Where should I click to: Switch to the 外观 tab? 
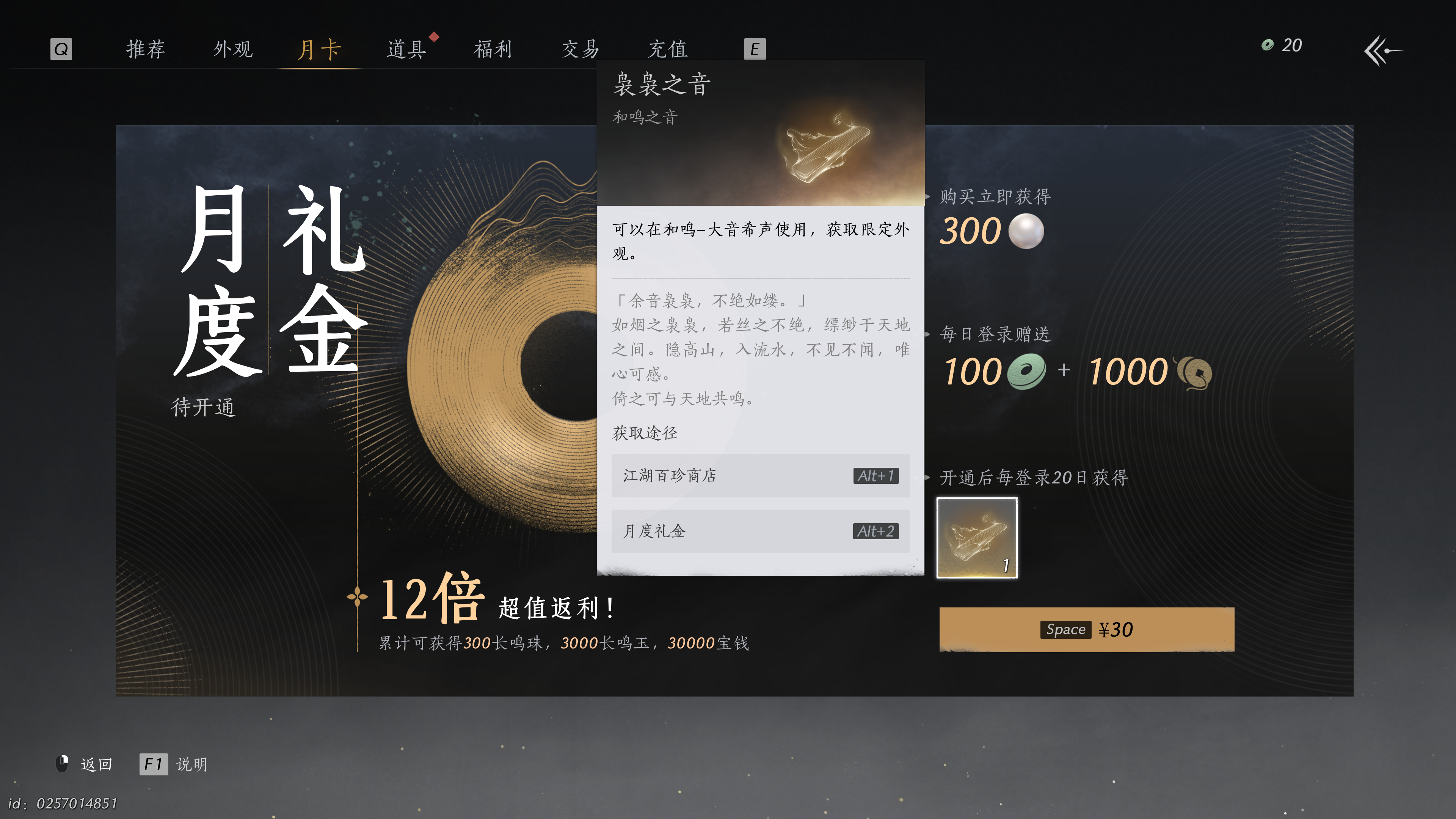point(233,49)
